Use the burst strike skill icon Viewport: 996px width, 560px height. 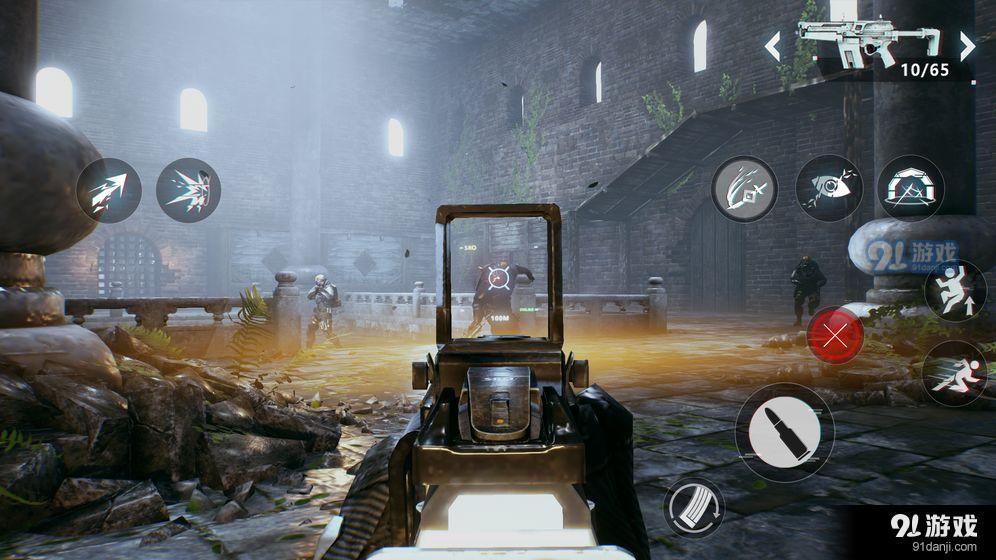(188, 190)
